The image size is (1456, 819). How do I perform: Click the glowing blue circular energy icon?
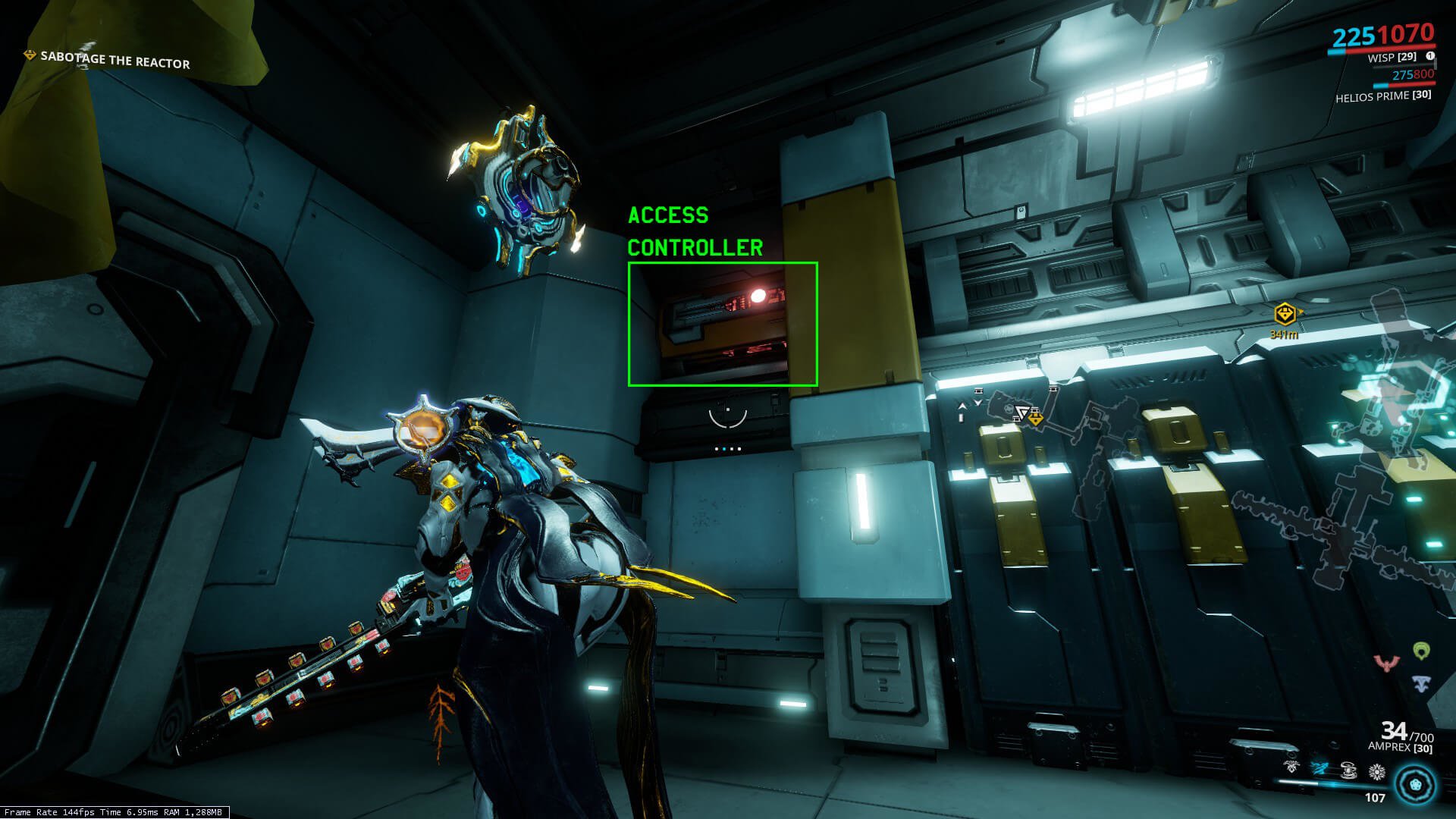(x=1415, y=783)
